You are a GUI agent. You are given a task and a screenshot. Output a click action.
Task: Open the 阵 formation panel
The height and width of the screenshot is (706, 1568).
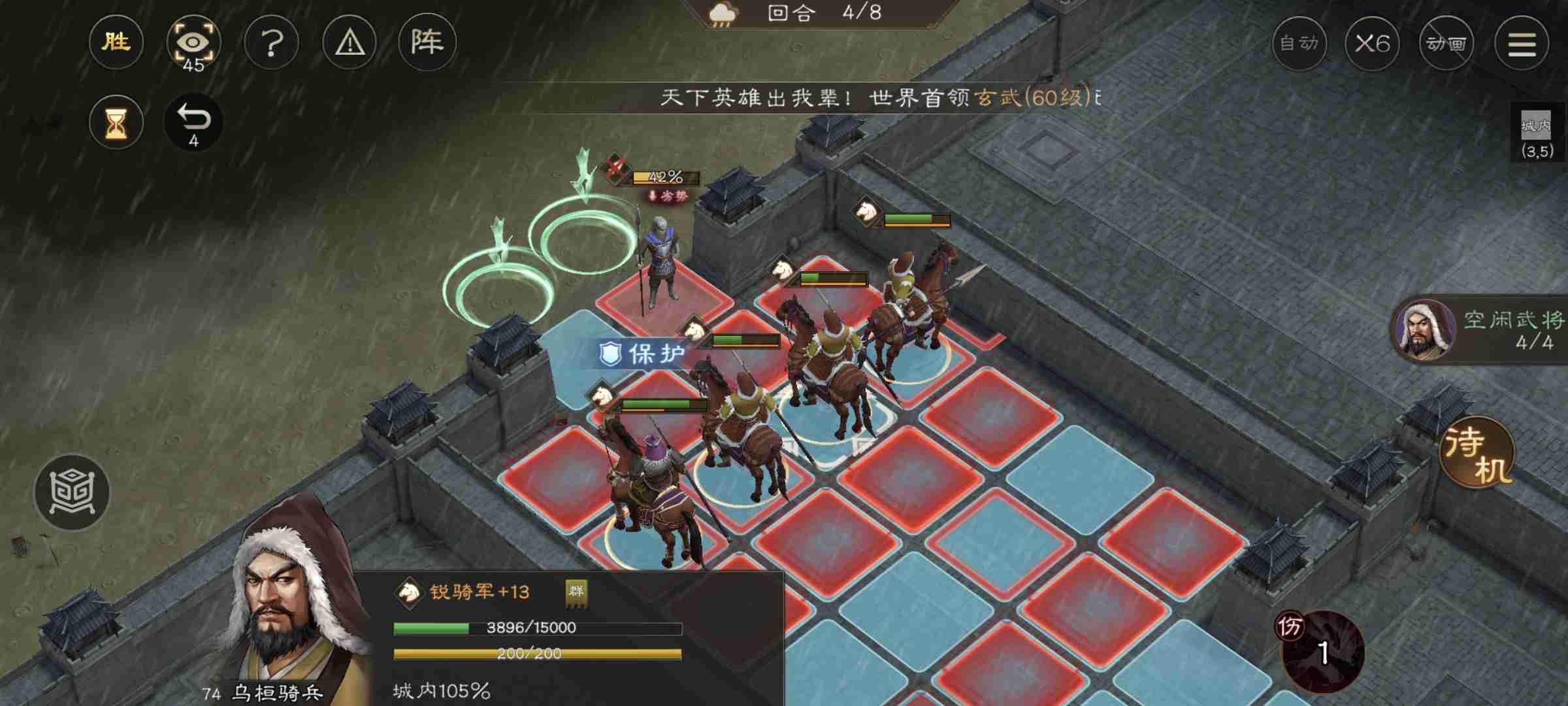click(x=428, y=41)
